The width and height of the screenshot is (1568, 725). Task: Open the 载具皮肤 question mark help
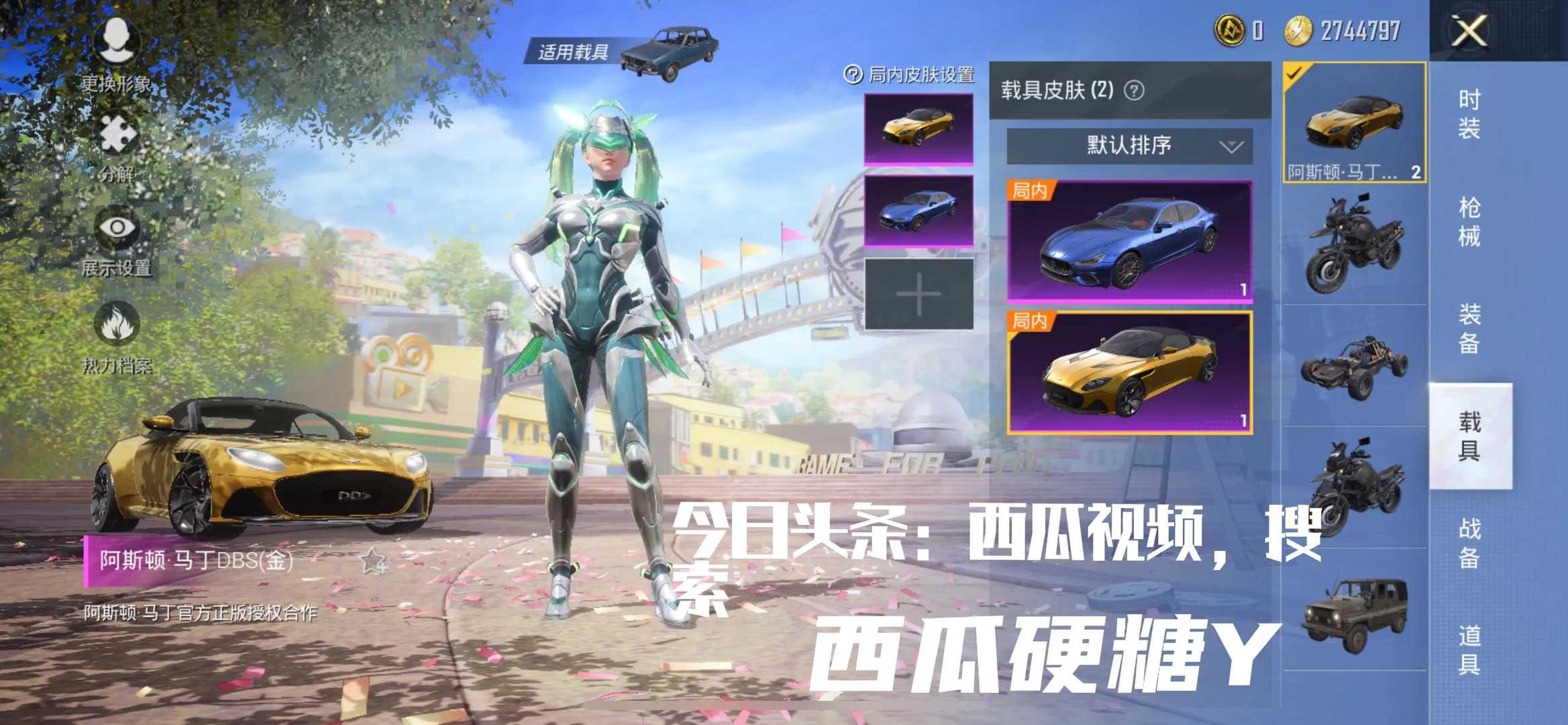pyautogui.click(x=1136, y=91)
